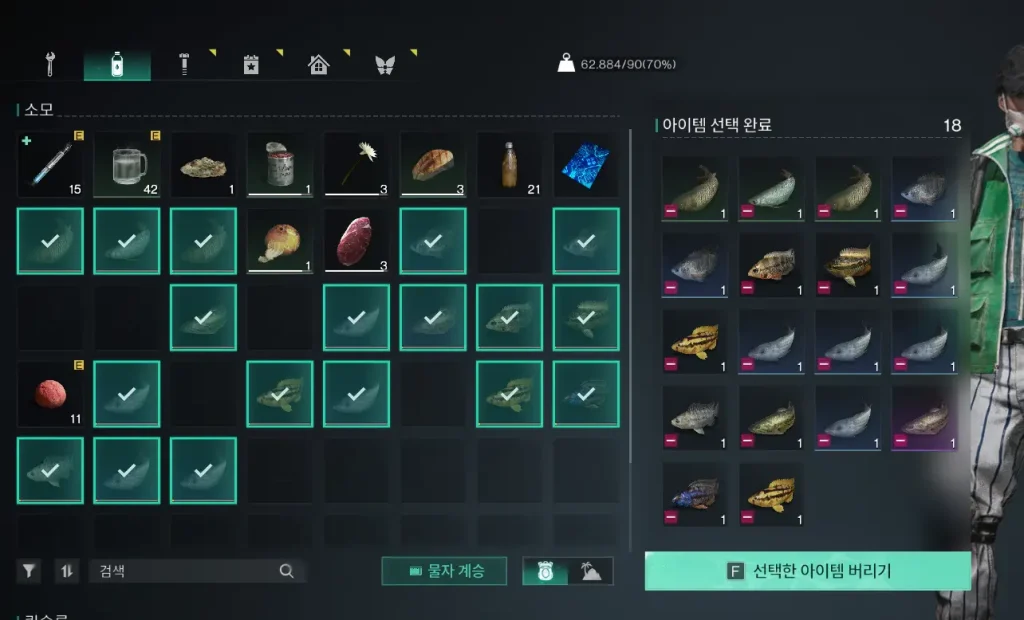Select the calendar star tab
This screenshot has width=1024, height=620.
251,65
